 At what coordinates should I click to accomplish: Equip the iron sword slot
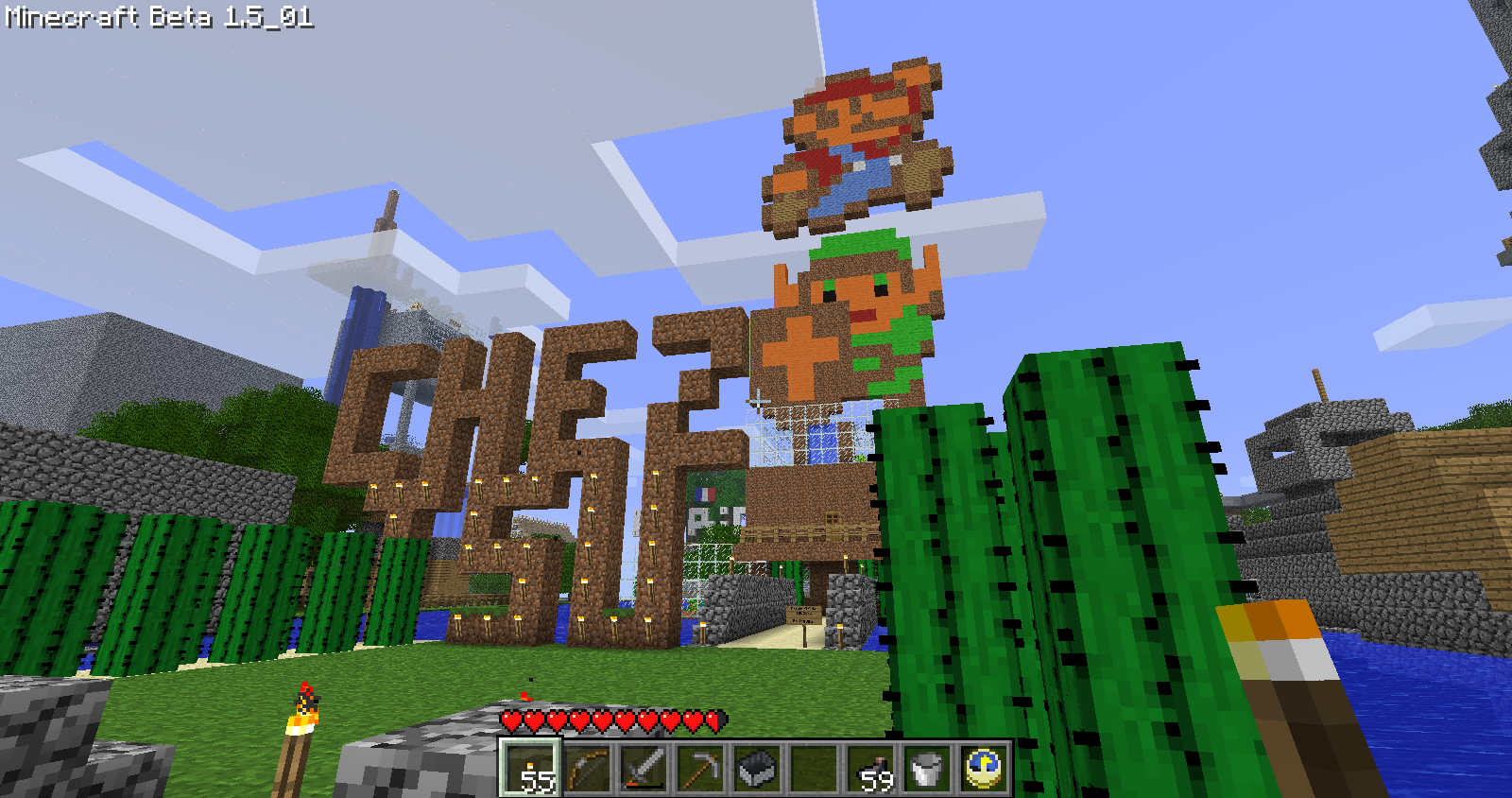(x=644, y=768)
